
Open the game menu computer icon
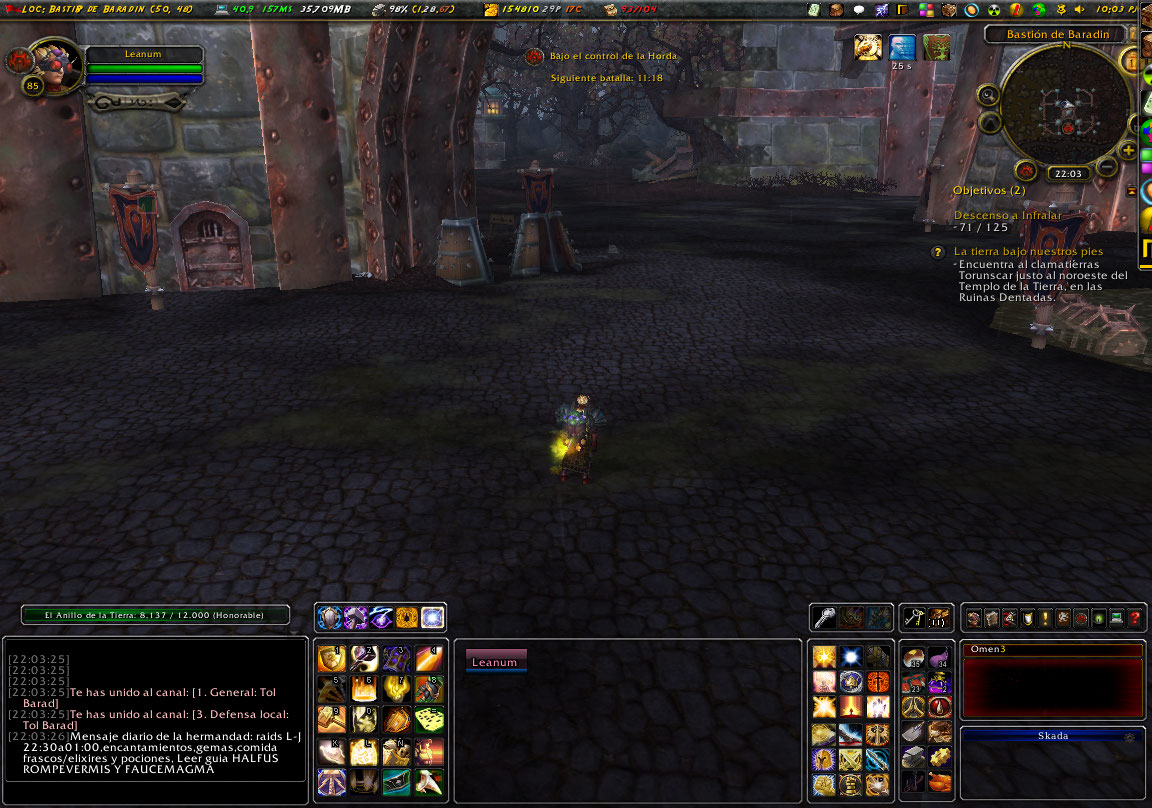pyautogui.click(x=1117, y=619)
